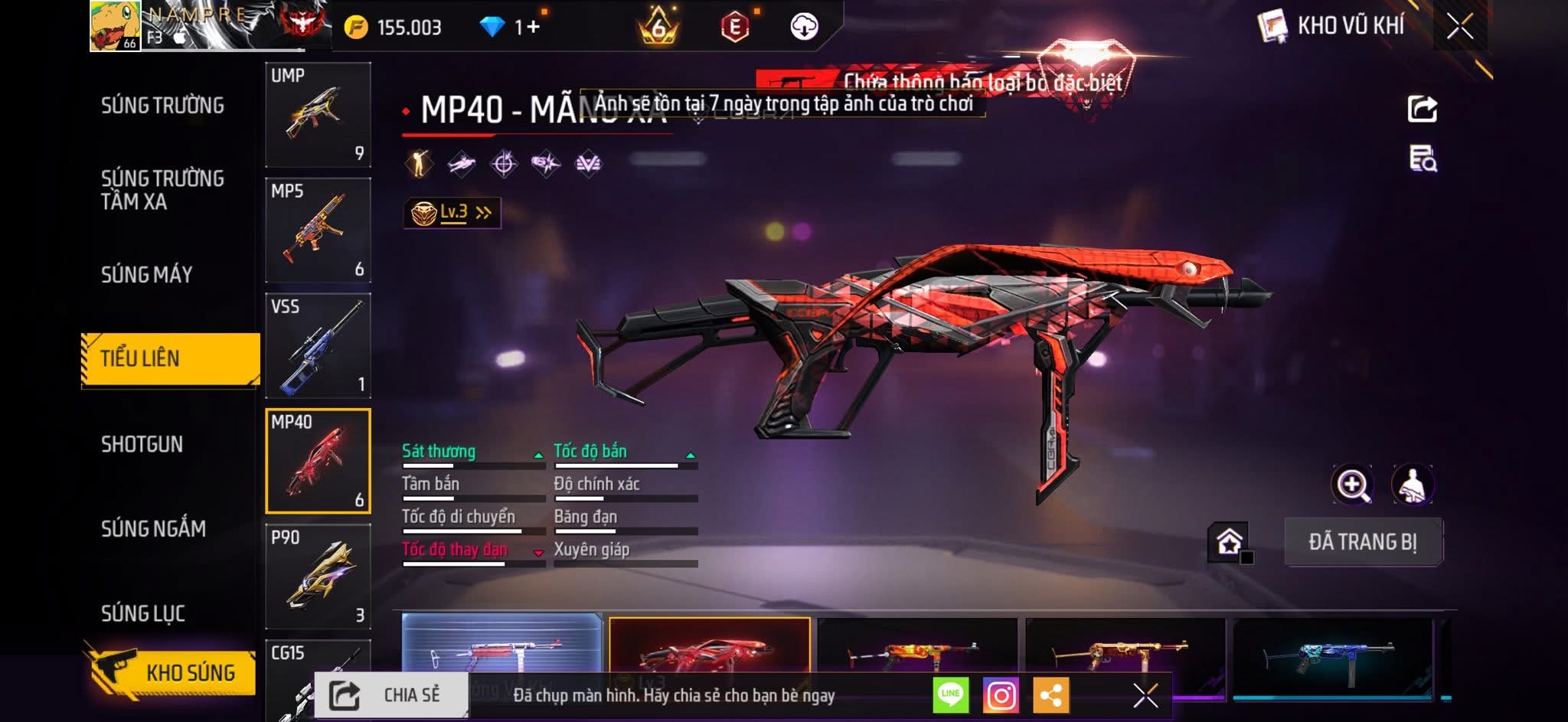Select the VSS weapon tile

tap(318, 346)
